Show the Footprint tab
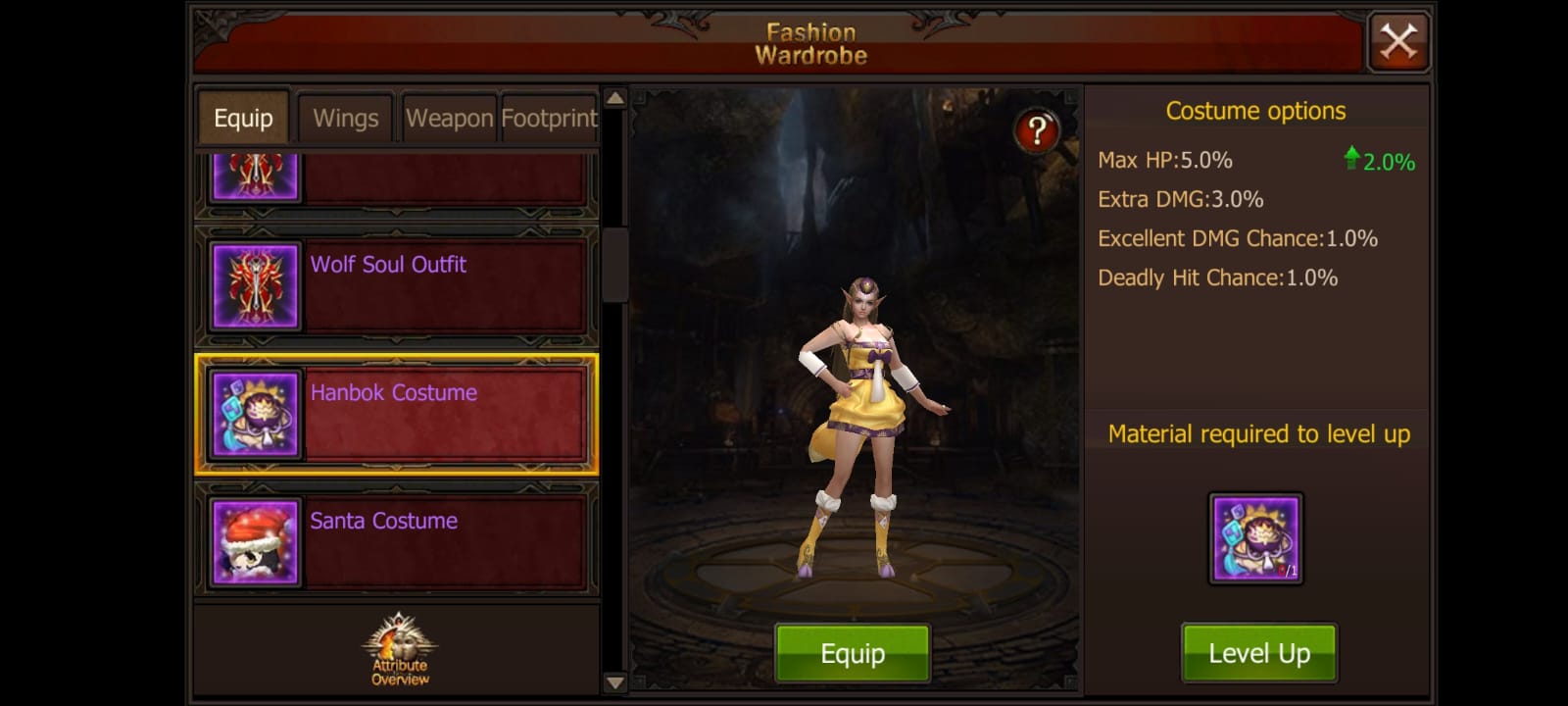 click(x=549, y=119)
